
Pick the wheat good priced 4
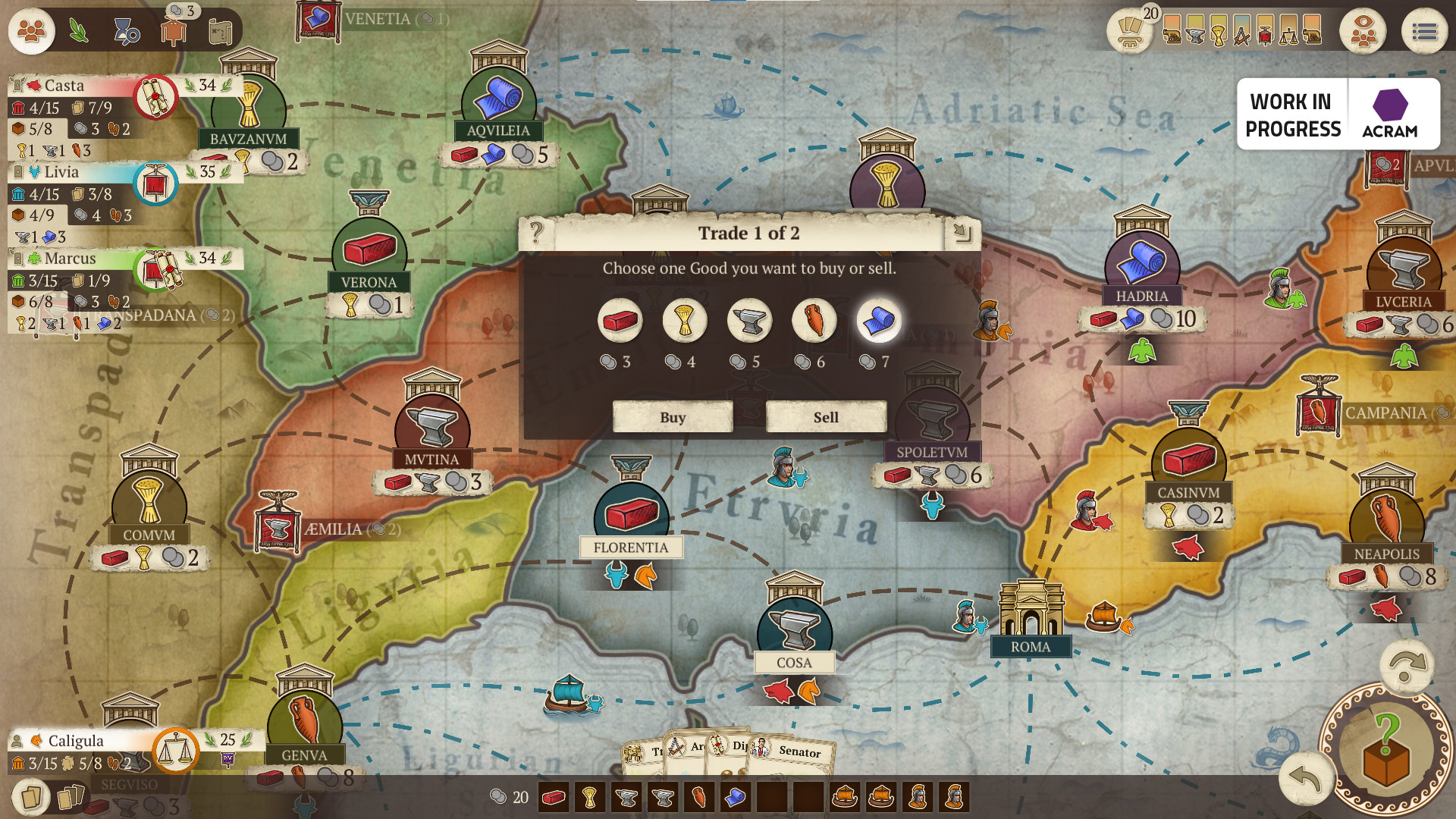coord(685,321)
